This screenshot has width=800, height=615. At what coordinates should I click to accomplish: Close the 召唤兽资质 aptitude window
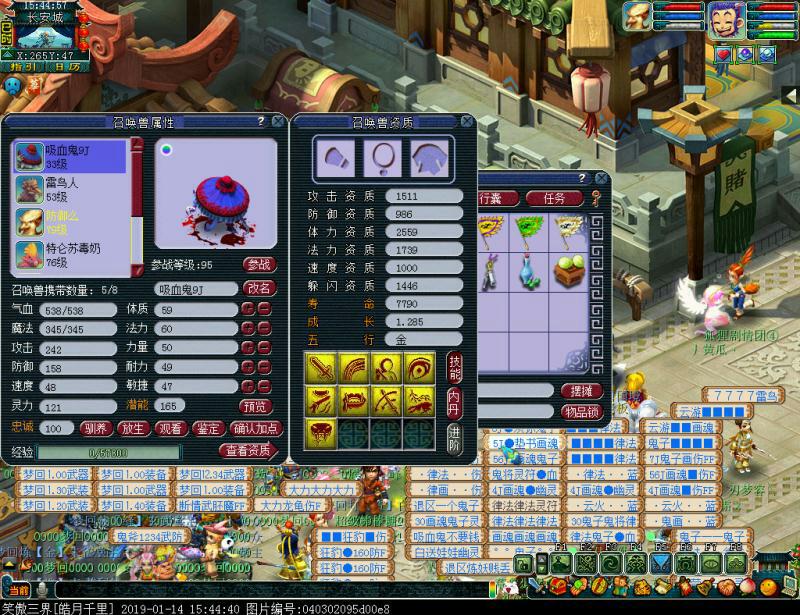(x=466, y=121)
